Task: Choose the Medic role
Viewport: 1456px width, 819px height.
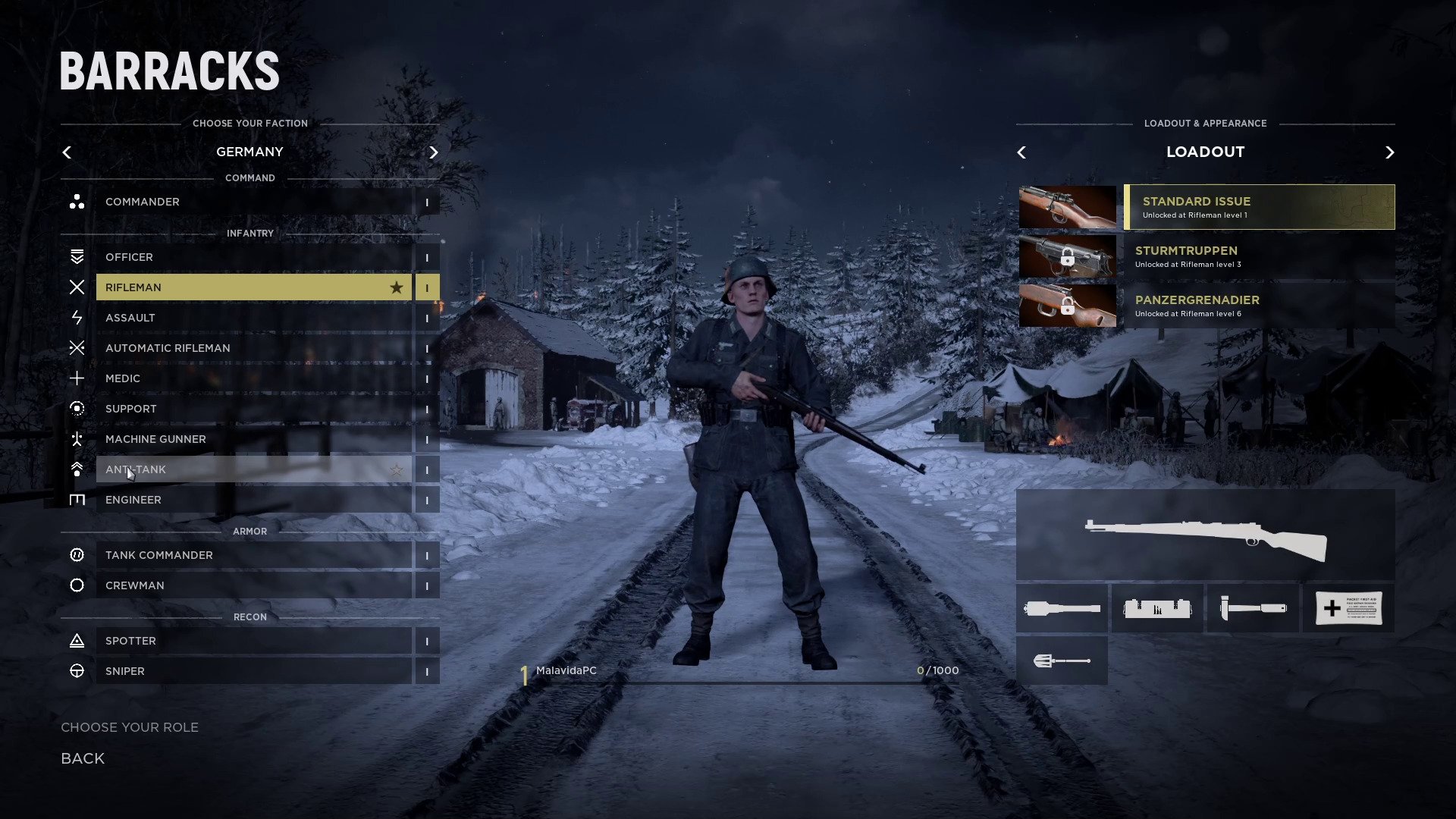Action: (x=253, y=378)
